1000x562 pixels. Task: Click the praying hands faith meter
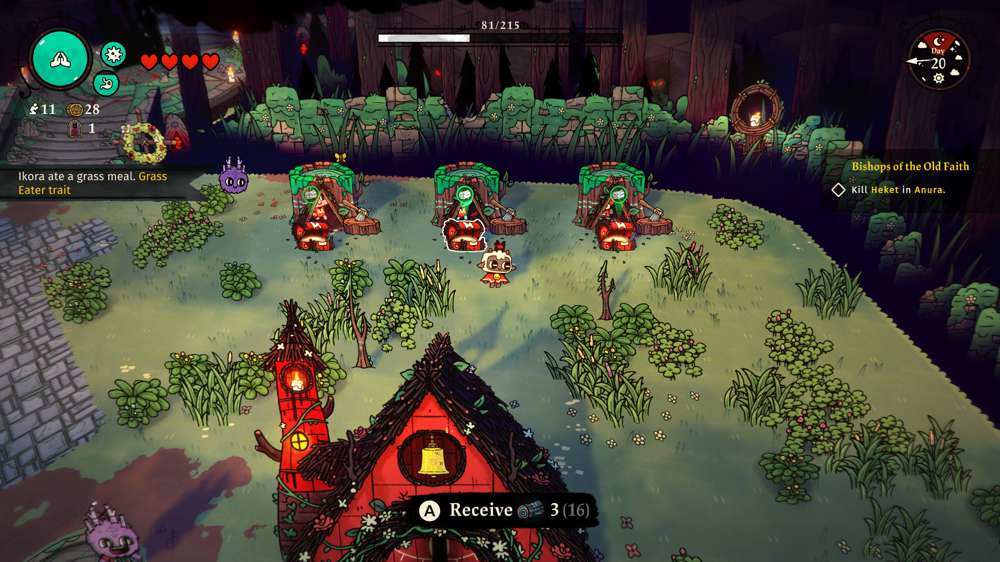[61, 59]
